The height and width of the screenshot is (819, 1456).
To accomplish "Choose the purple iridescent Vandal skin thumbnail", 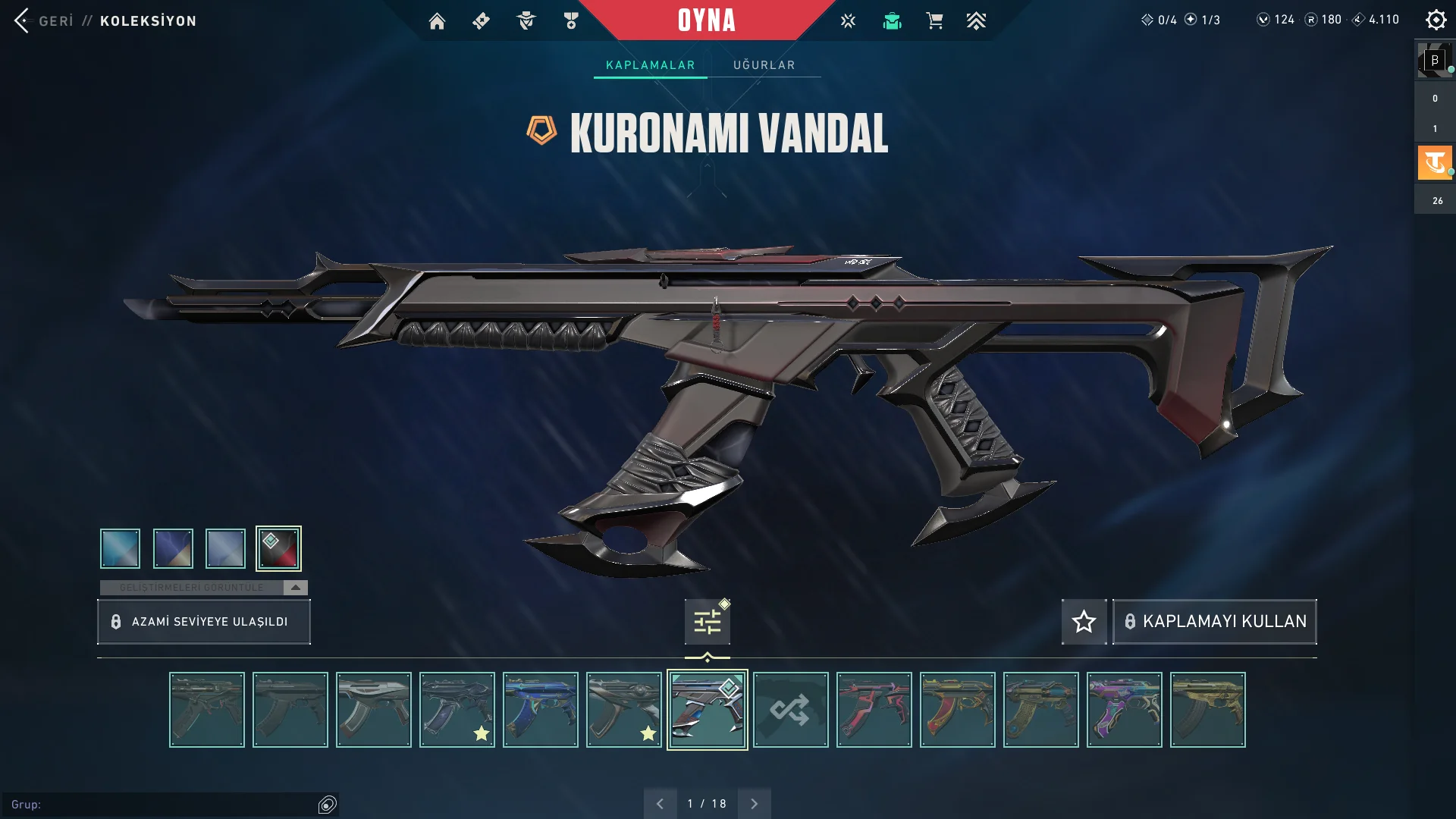I will [1124, 710].
